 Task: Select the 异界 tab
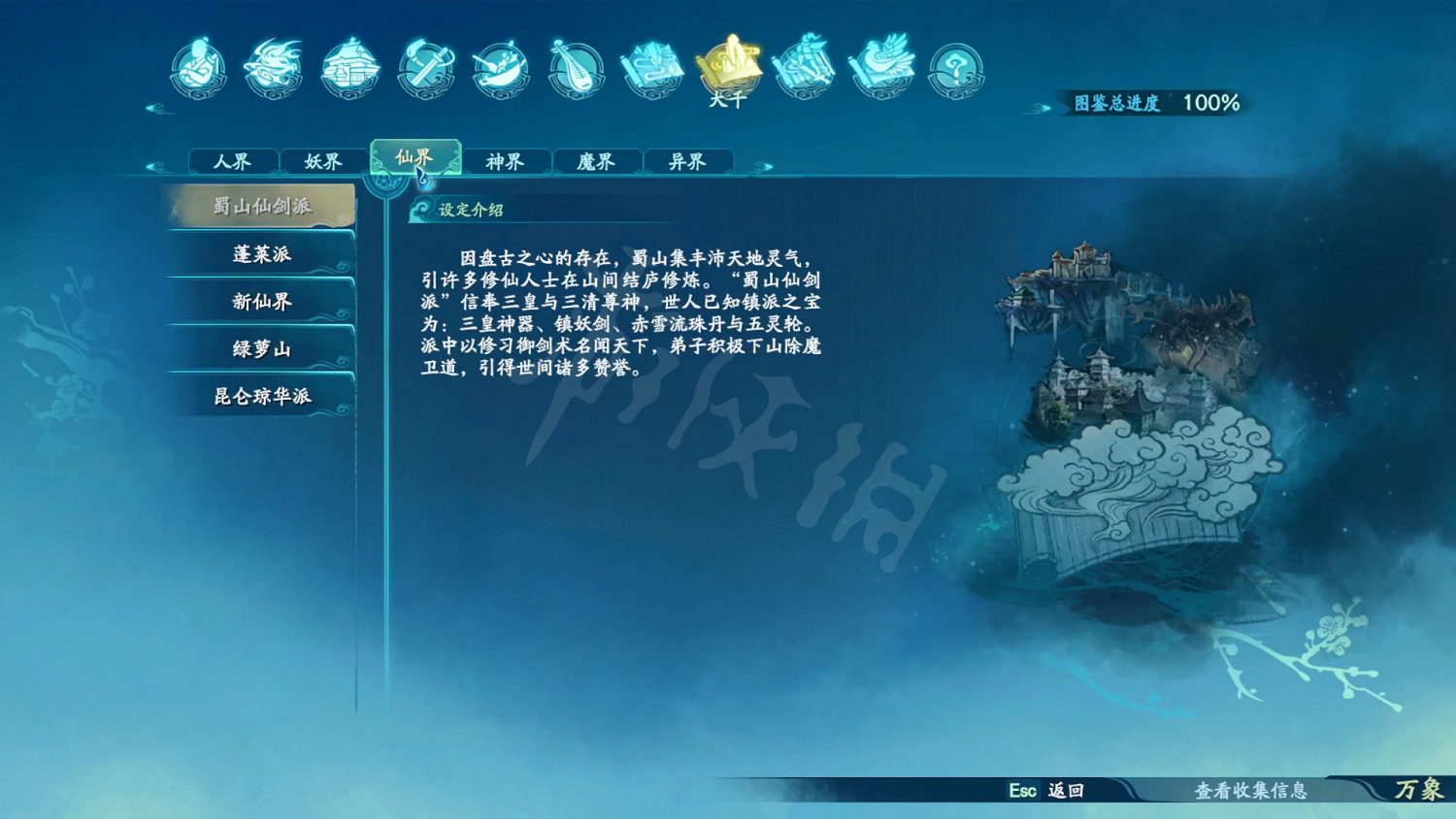click(688, 161)
